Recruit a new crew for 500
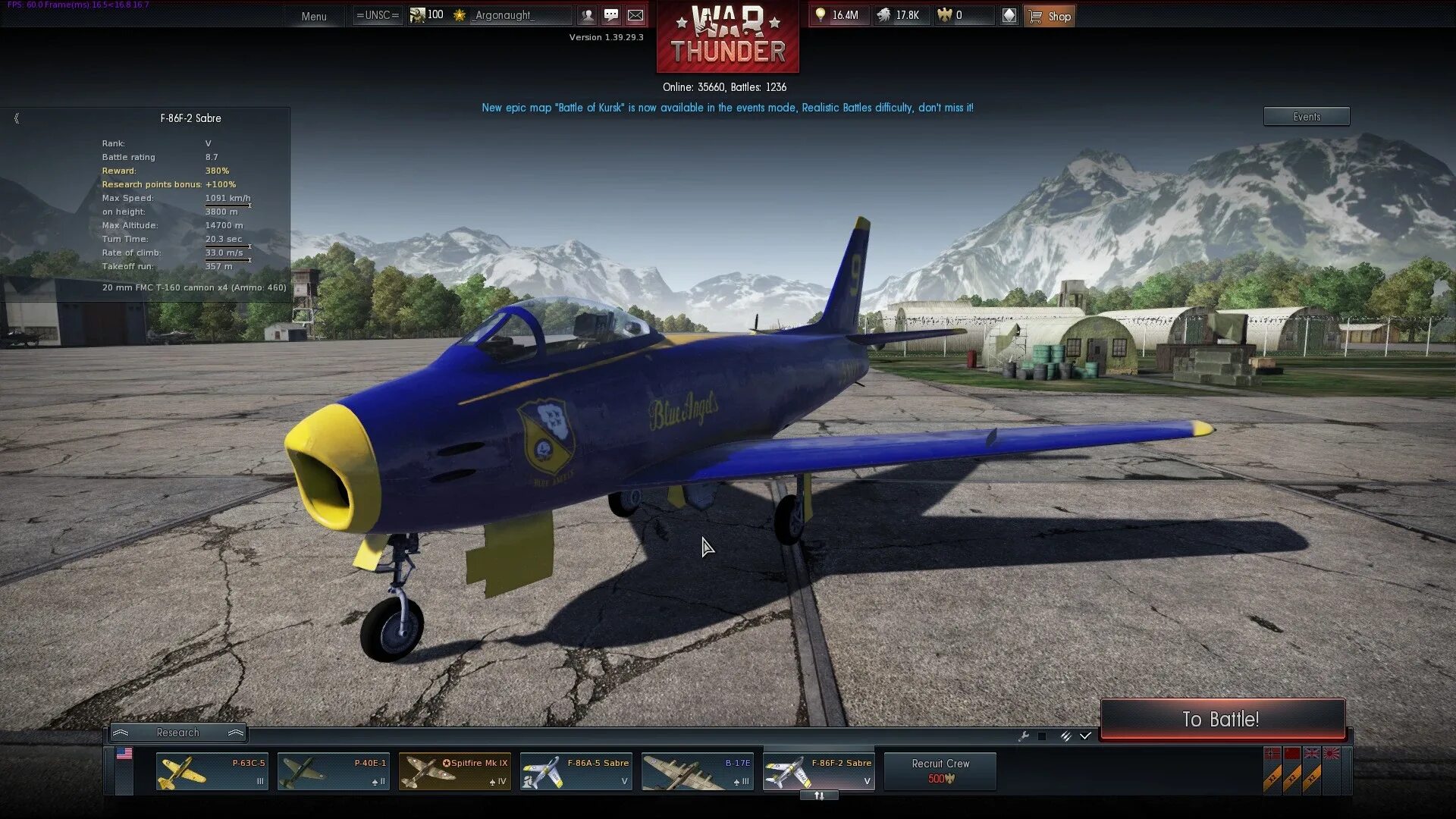The height and width of the screenshot is (819, 1456). [940, 771]
